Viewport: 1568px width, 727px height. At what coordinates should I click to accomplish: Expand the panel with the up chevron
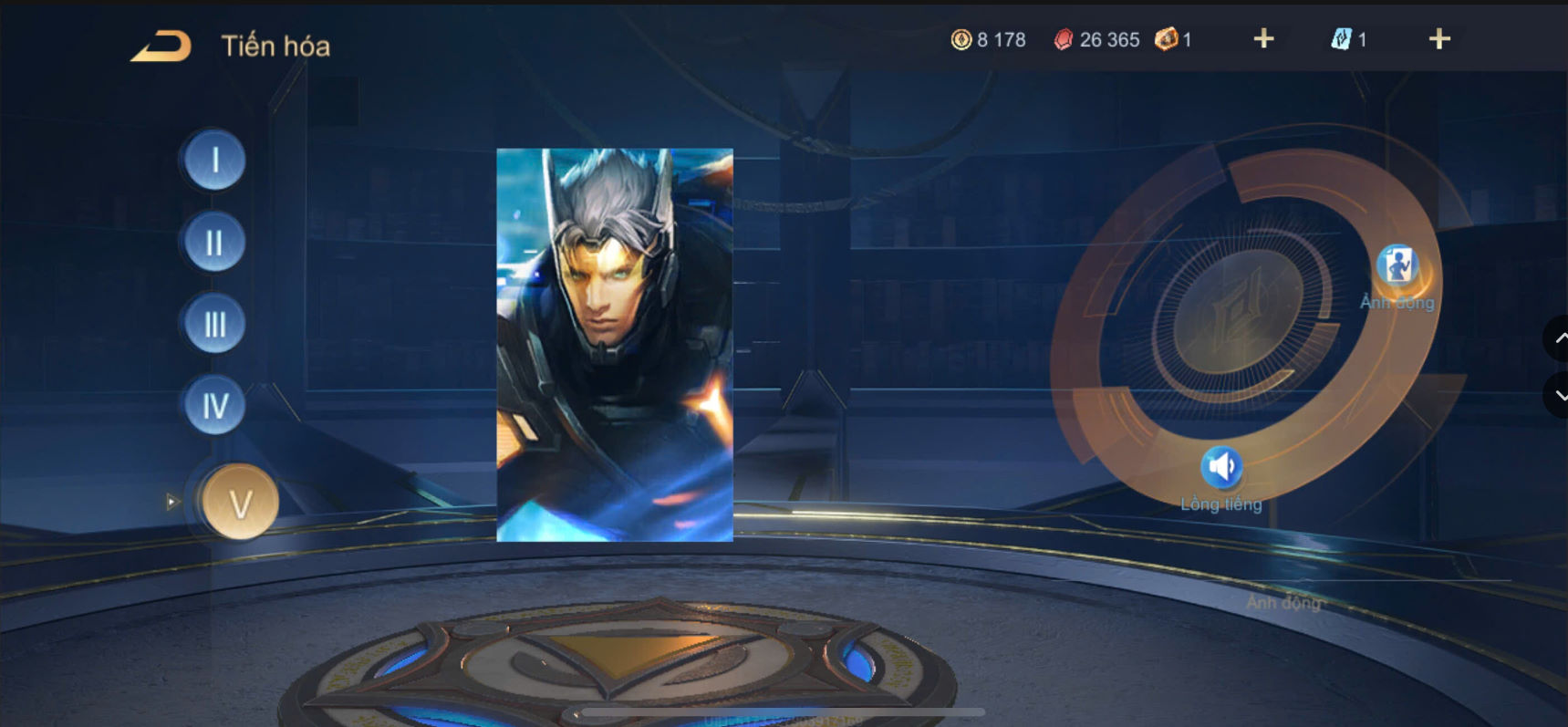(x=1560, y=338)
